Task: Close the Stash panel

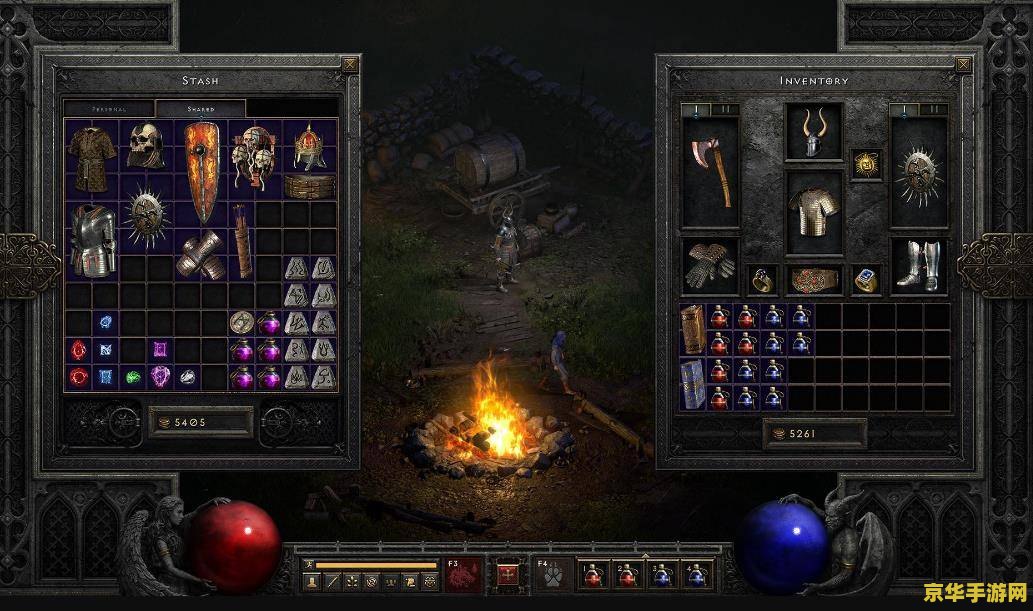Action: coord(349,65)
